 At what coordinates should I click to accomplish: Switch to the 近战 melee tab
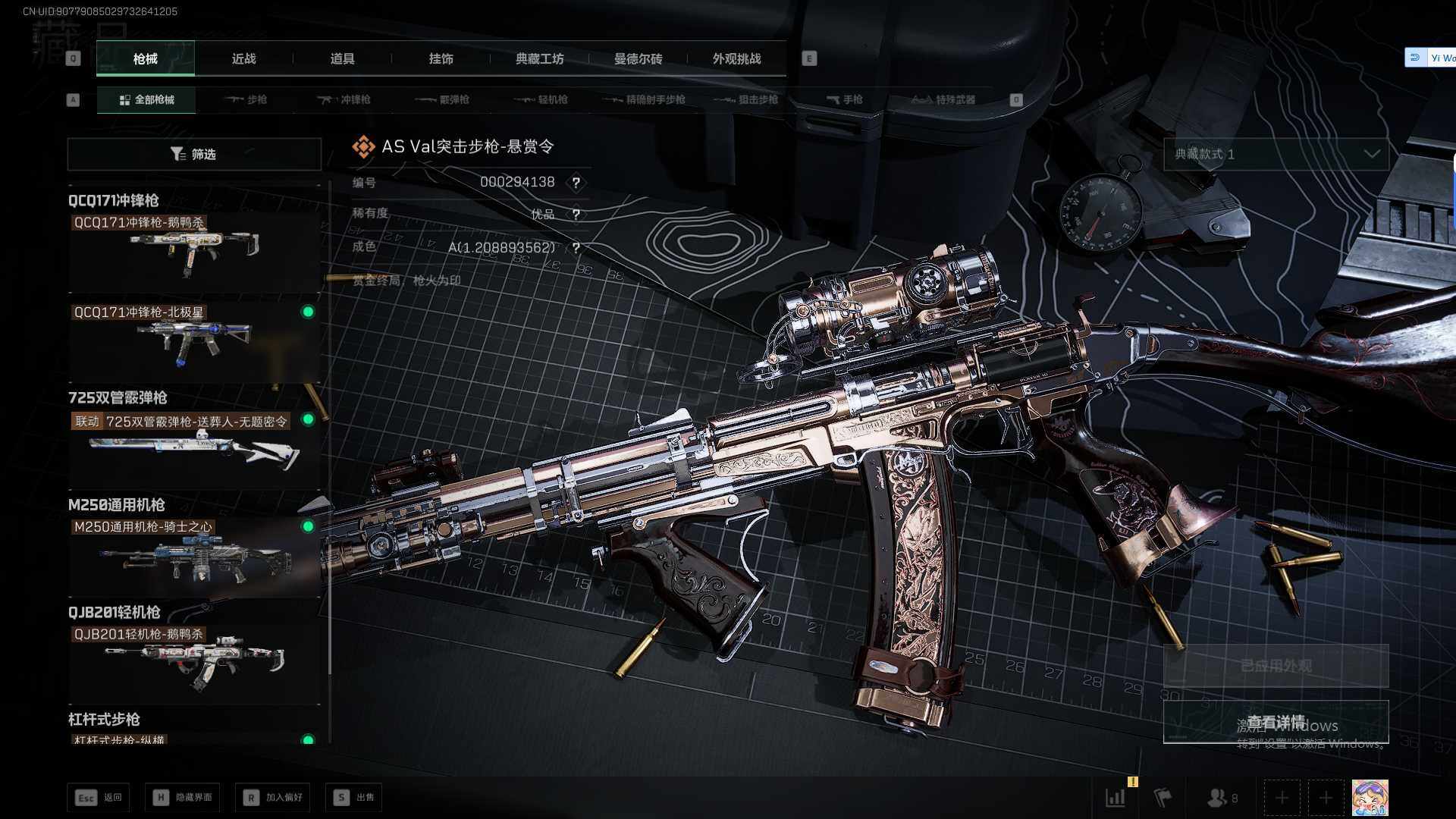click(243, 58)
